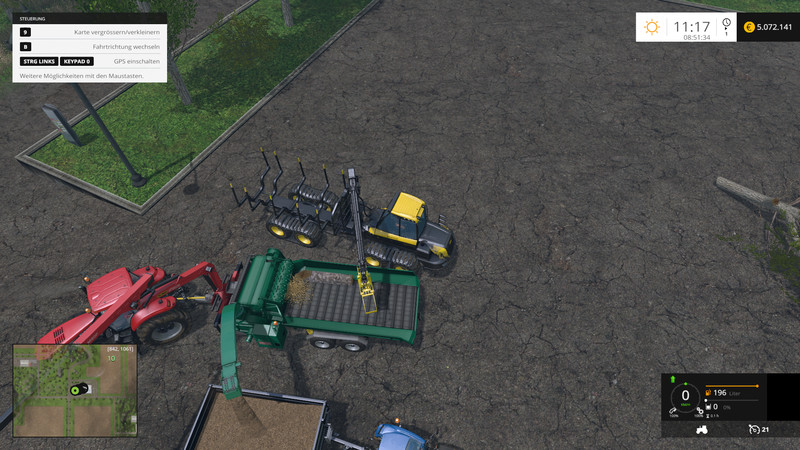Image resolution: width=800 pixels, height=450 pixels.
Task: Click the Steuerung help panel
Action: click(x=90, y=47)
